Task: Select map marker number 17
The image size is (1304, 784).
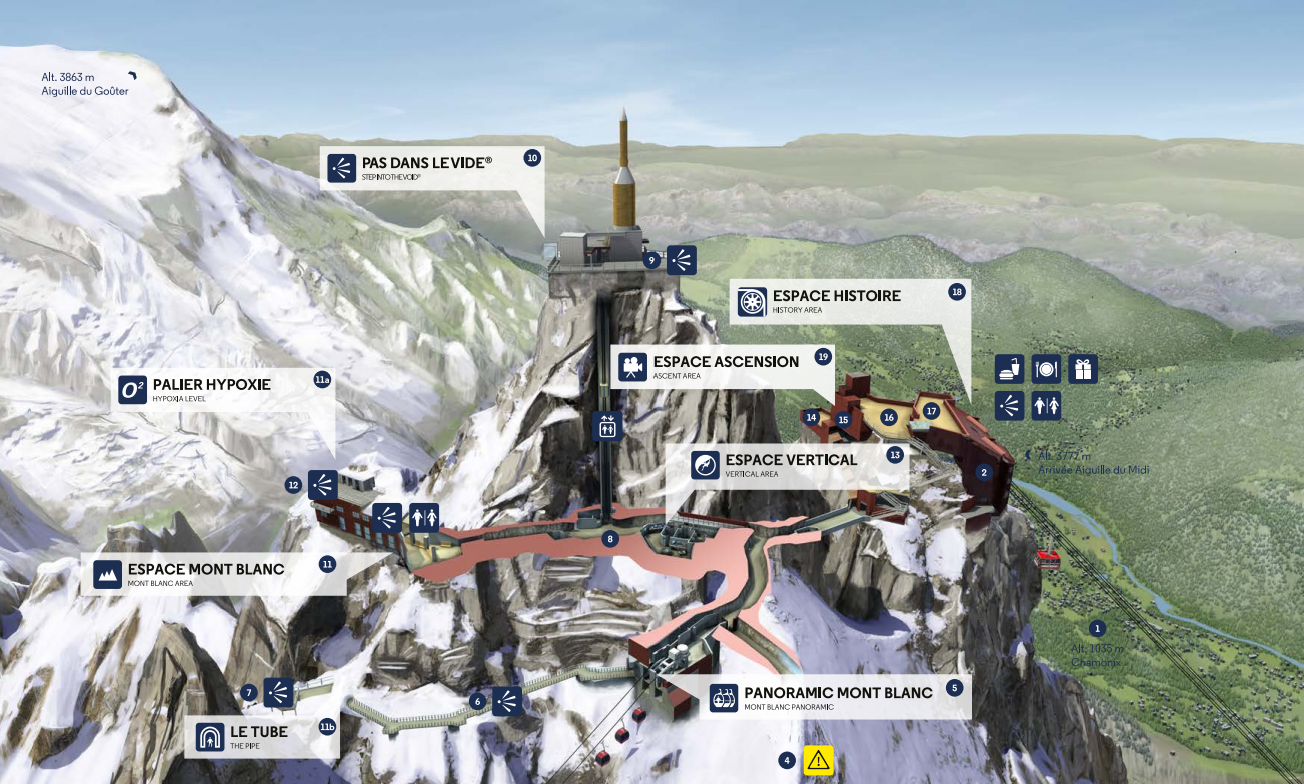Action: tap(931, 410)
